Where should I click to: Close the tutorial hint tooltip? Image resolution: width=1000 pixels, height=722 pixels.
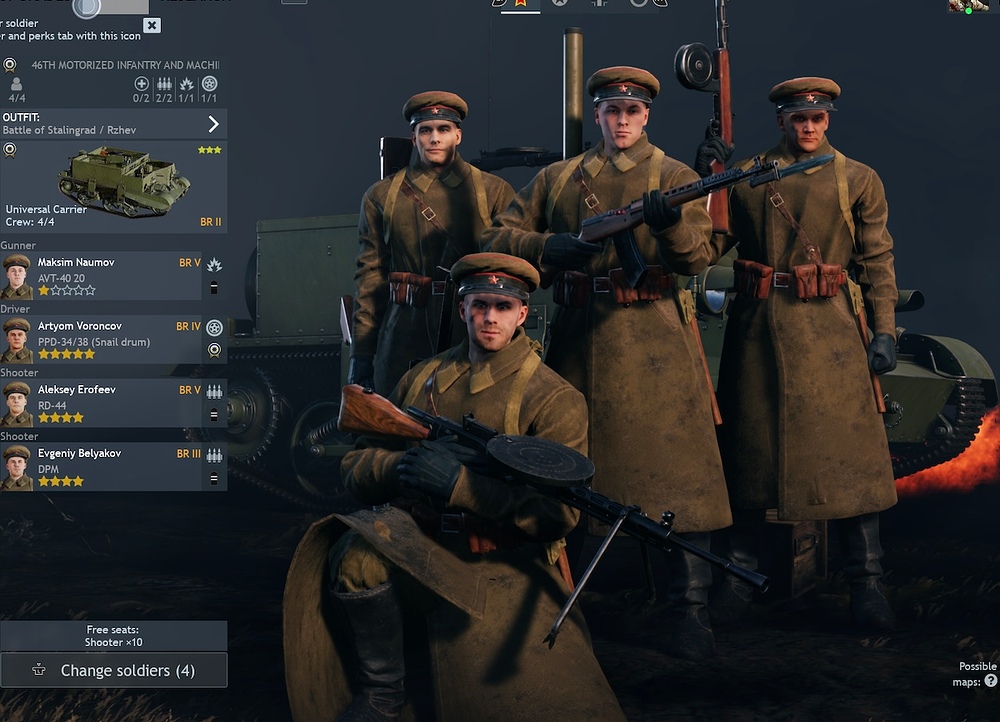coord(151,25)
